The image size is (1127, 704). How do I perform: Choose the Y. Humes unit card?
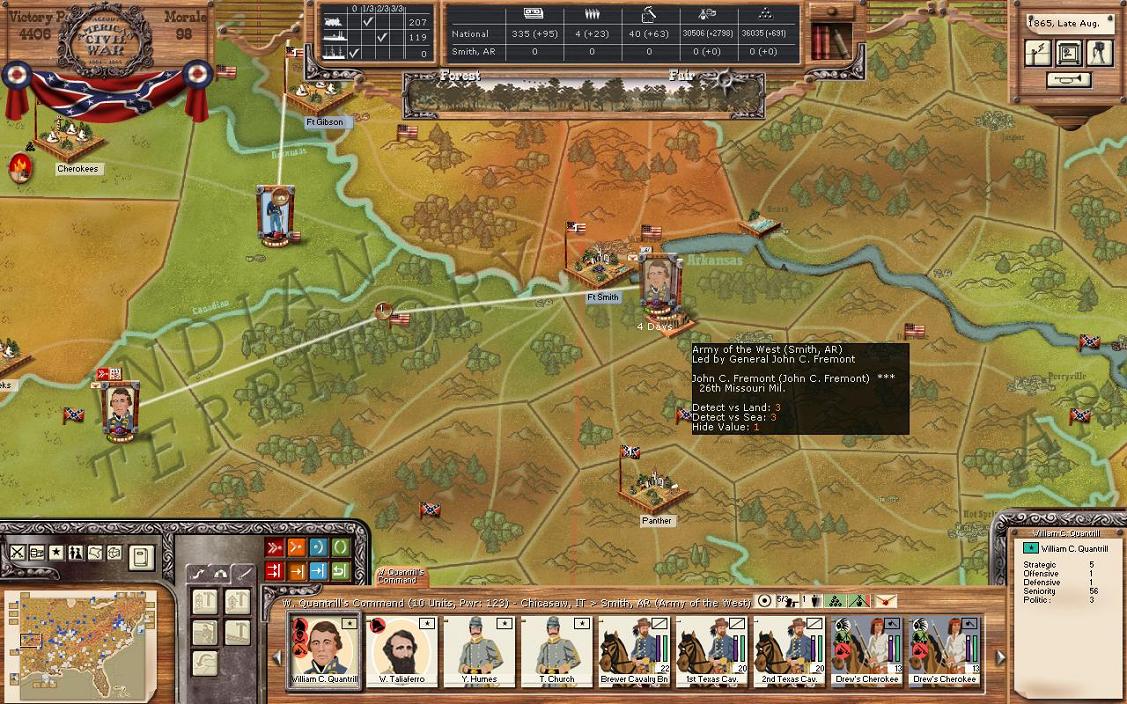(x=478, y=650)
